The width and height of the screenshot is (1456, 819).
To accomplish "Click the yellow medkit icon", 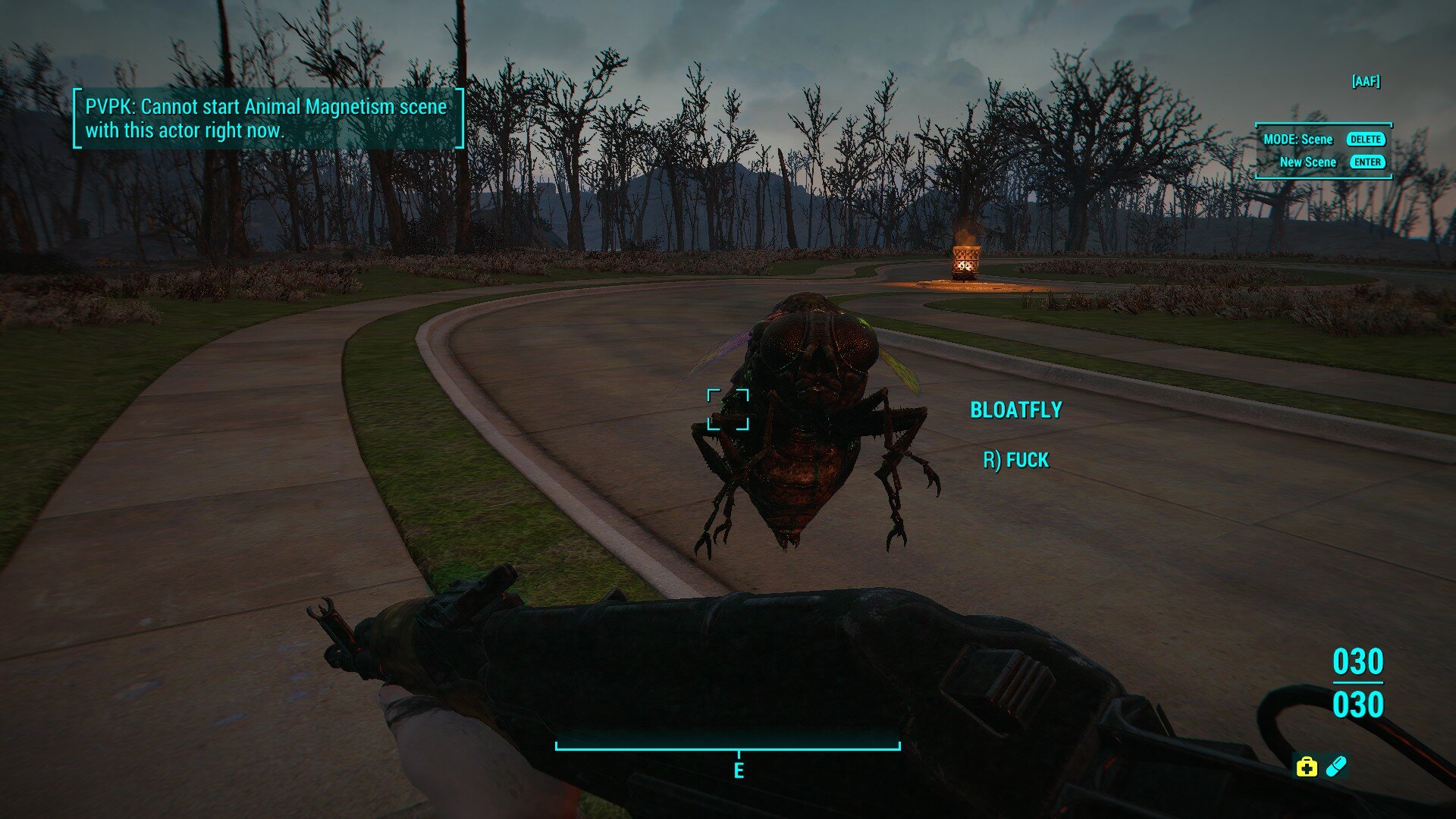I will point(1306,767).
